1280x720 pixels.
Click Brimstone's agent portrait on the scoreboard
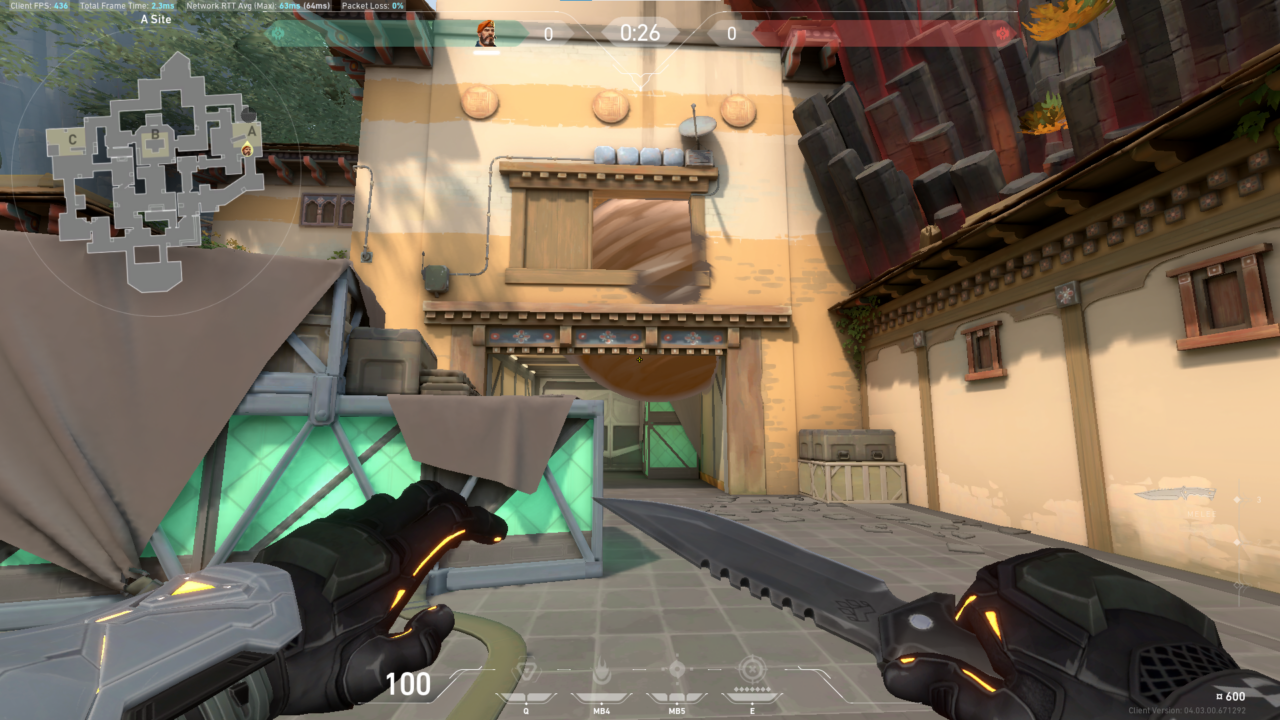485,31
